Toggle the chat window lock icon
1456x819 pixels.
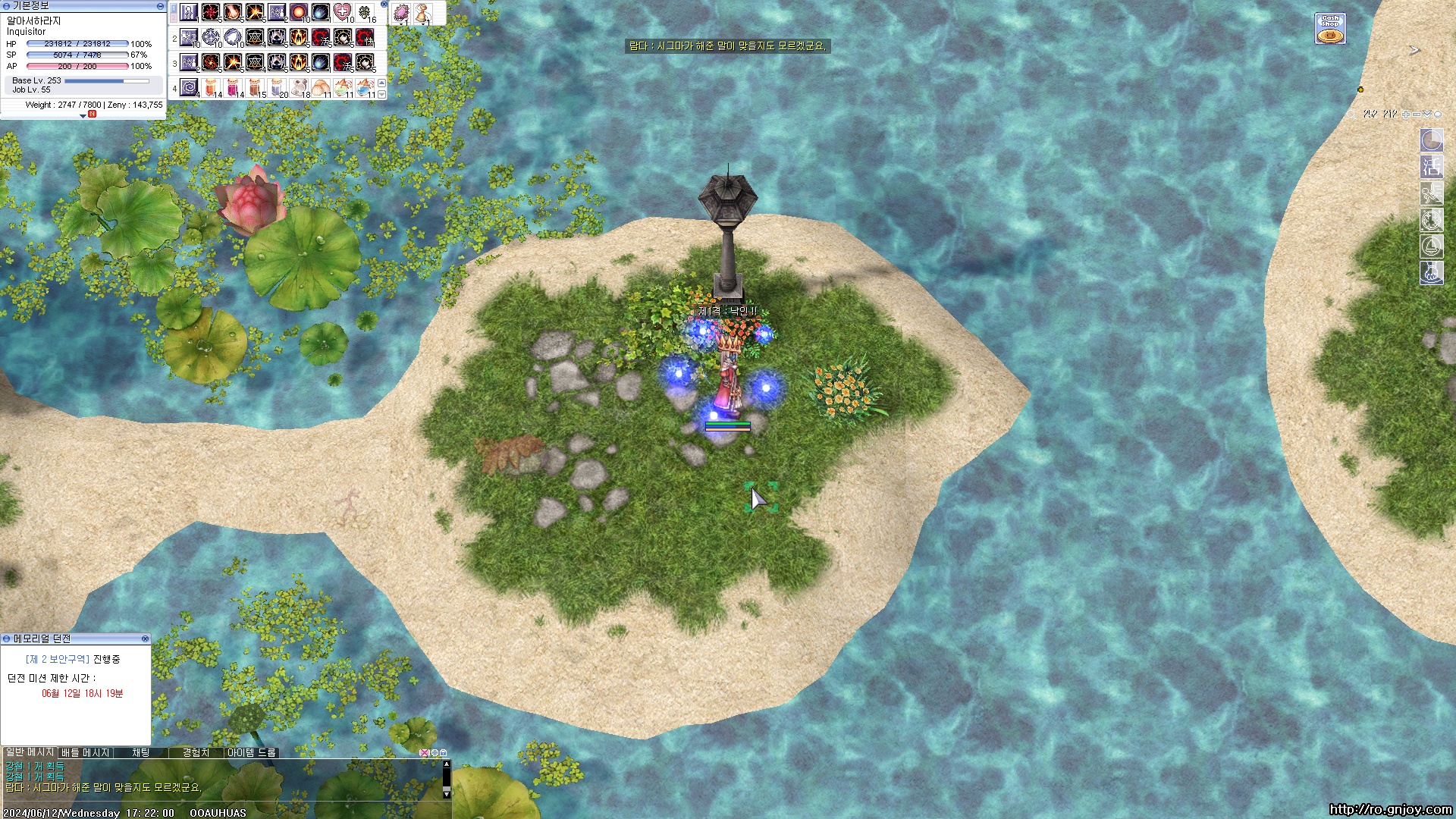click(444, 753)
